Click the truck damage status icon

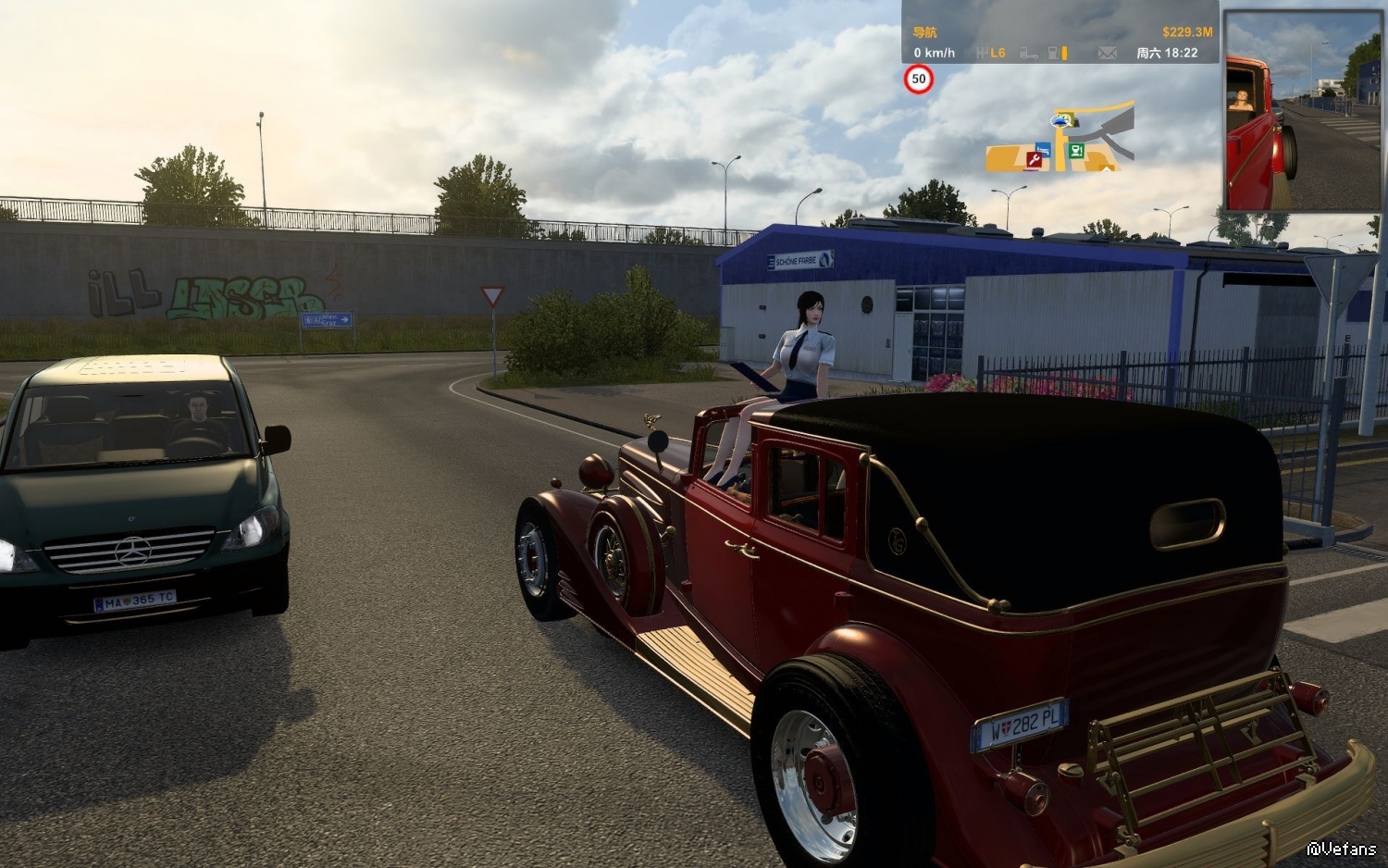[x=1028, y=54]
